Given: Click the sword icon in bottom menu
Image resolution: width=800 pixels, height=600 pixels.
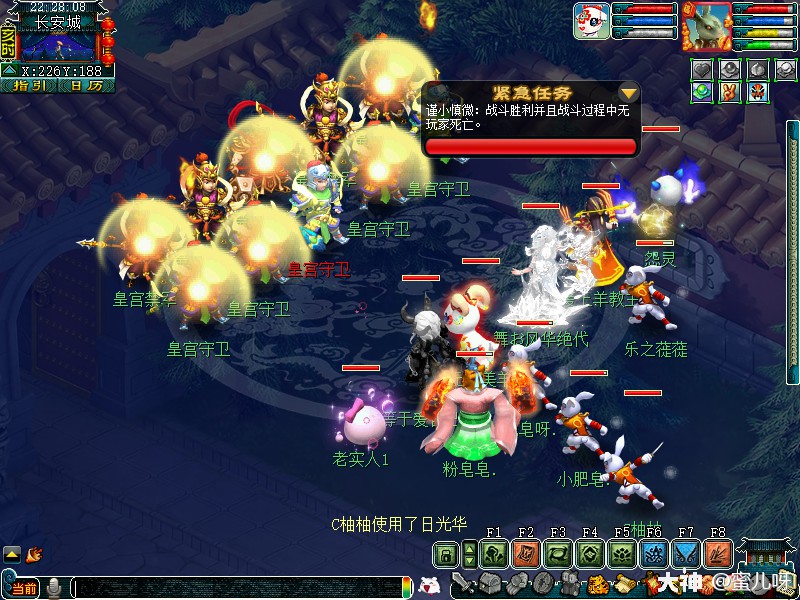Looking at the screenshot, I should (463, 583).
